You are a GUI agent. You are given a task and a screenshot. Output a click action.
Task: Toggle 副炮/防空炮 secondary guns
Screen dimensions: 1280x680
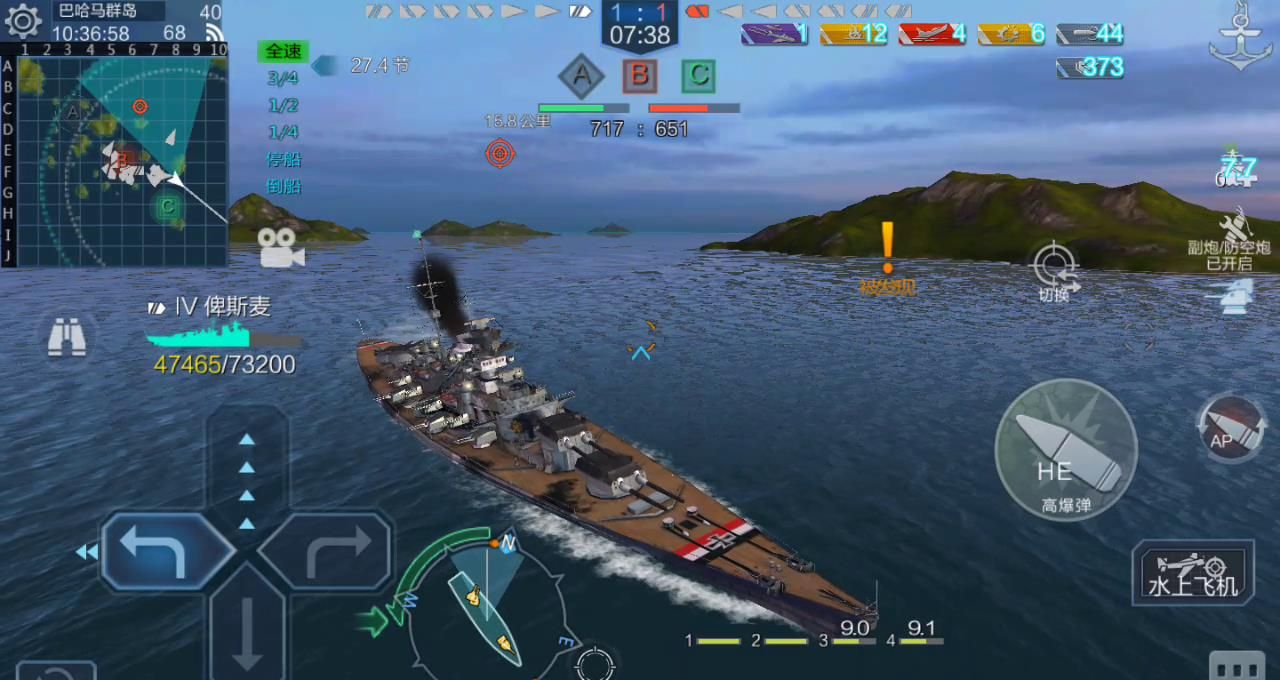[x=1229, y=240]
